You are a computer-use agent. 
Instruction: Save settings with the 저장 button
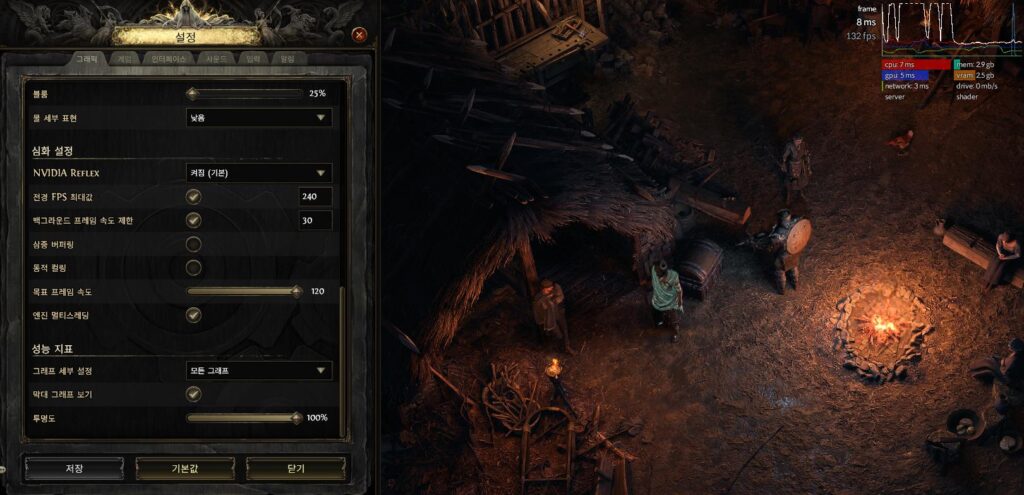74,468
